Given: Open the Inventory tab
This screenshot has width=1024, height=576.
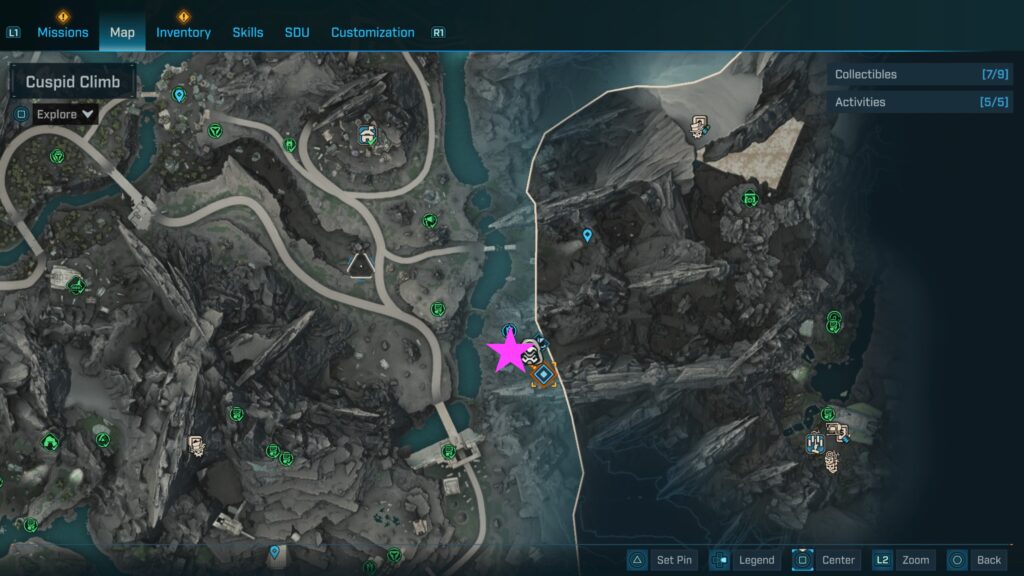Looking at the screenshot, I should pyautogui.click(x=183, y=32).
